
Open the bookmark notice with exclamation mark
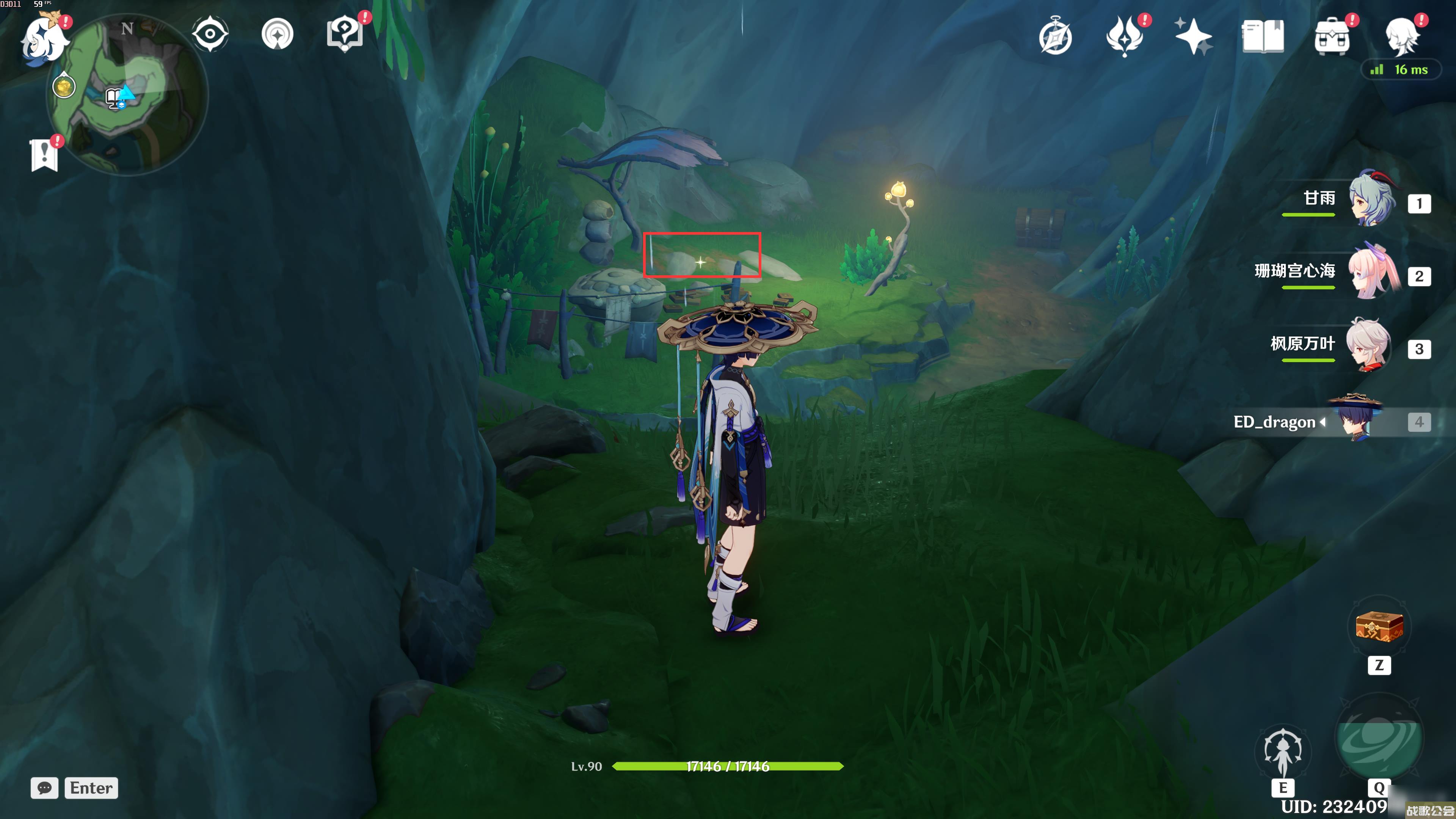pos(44,154)
